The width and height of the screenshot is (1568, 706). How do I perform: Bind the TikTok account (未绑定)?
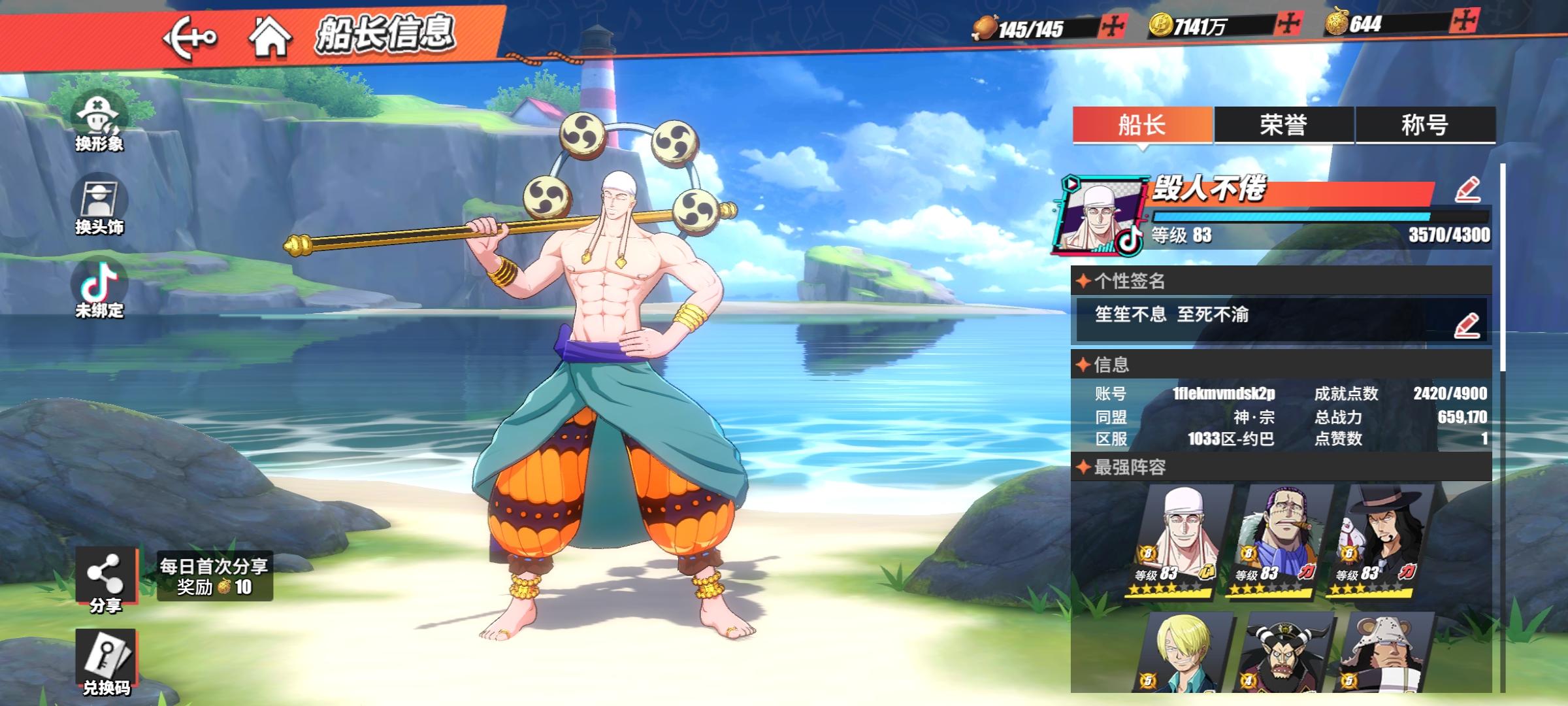click(x=99, y=289)
